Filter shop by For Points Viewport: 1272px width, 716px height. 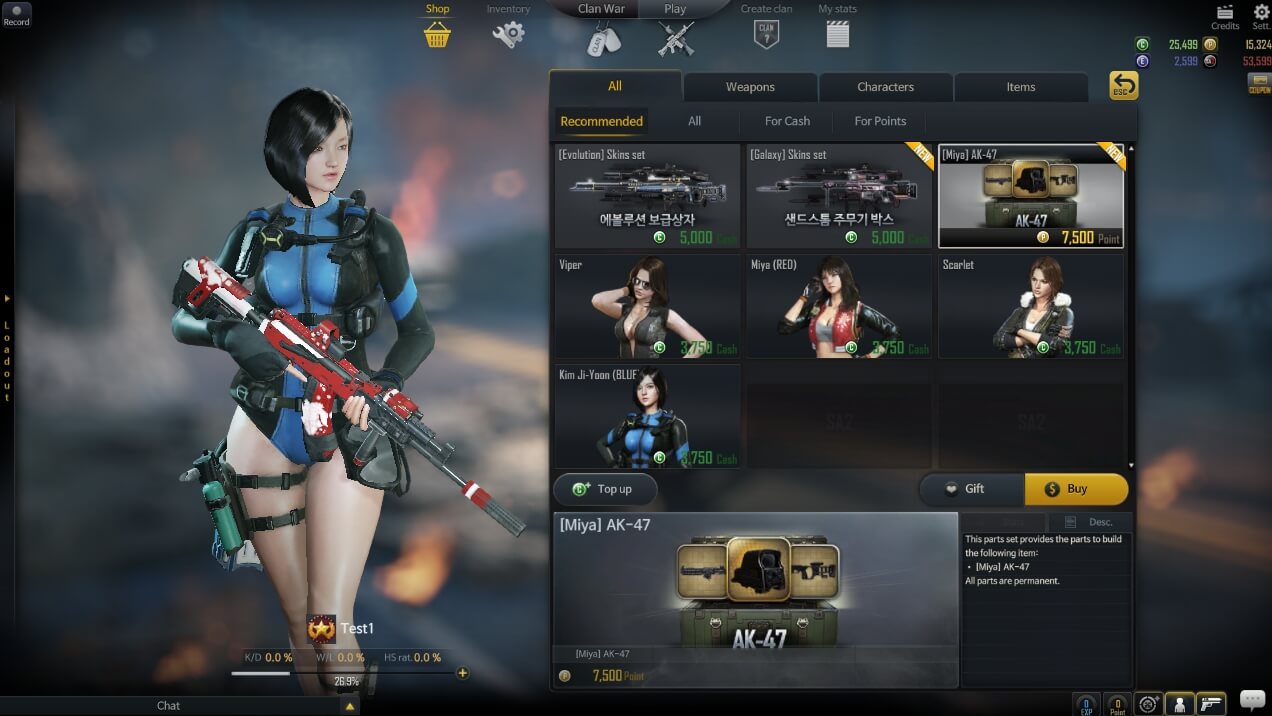(x=880, y=121)
